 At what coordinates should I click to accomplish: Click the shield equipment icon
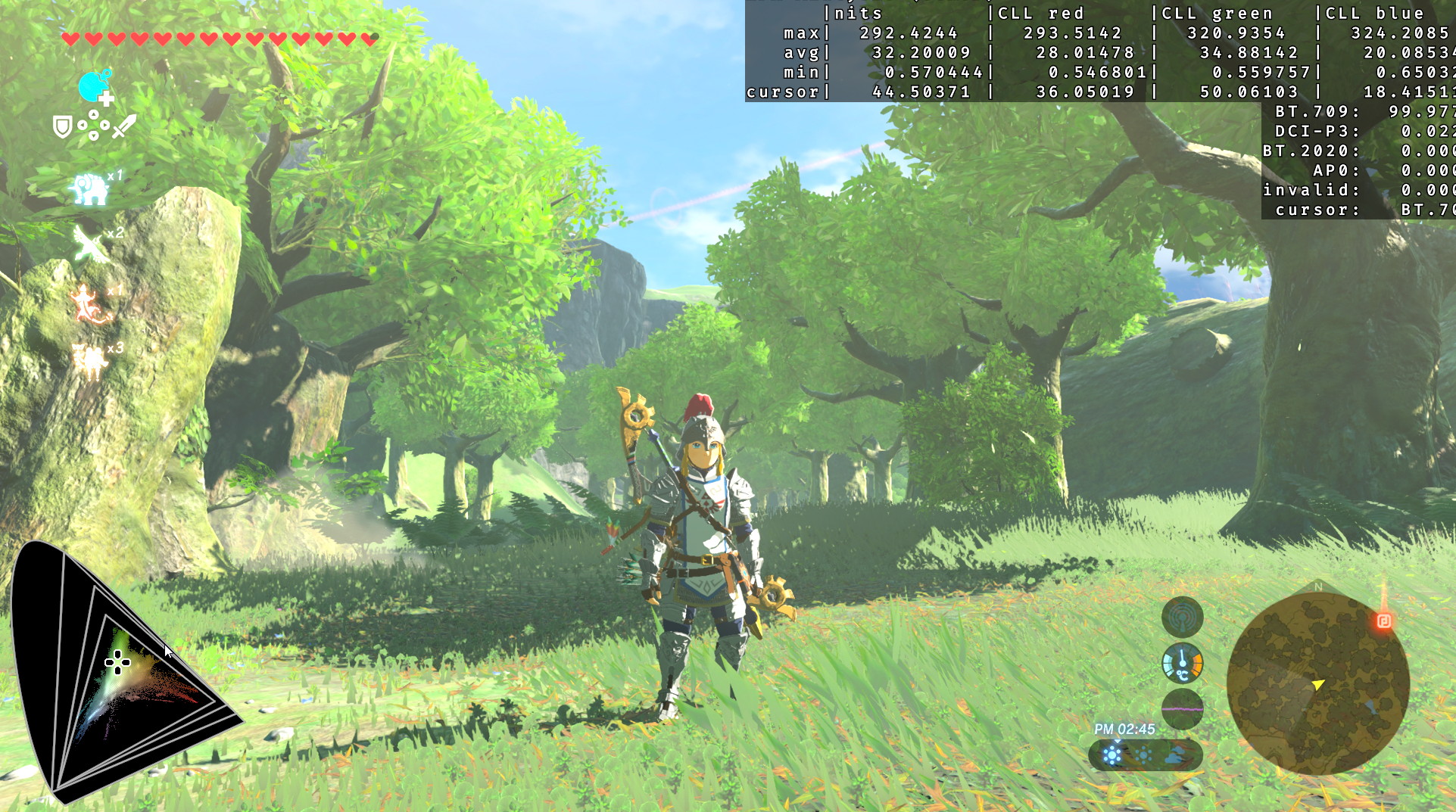62,126
